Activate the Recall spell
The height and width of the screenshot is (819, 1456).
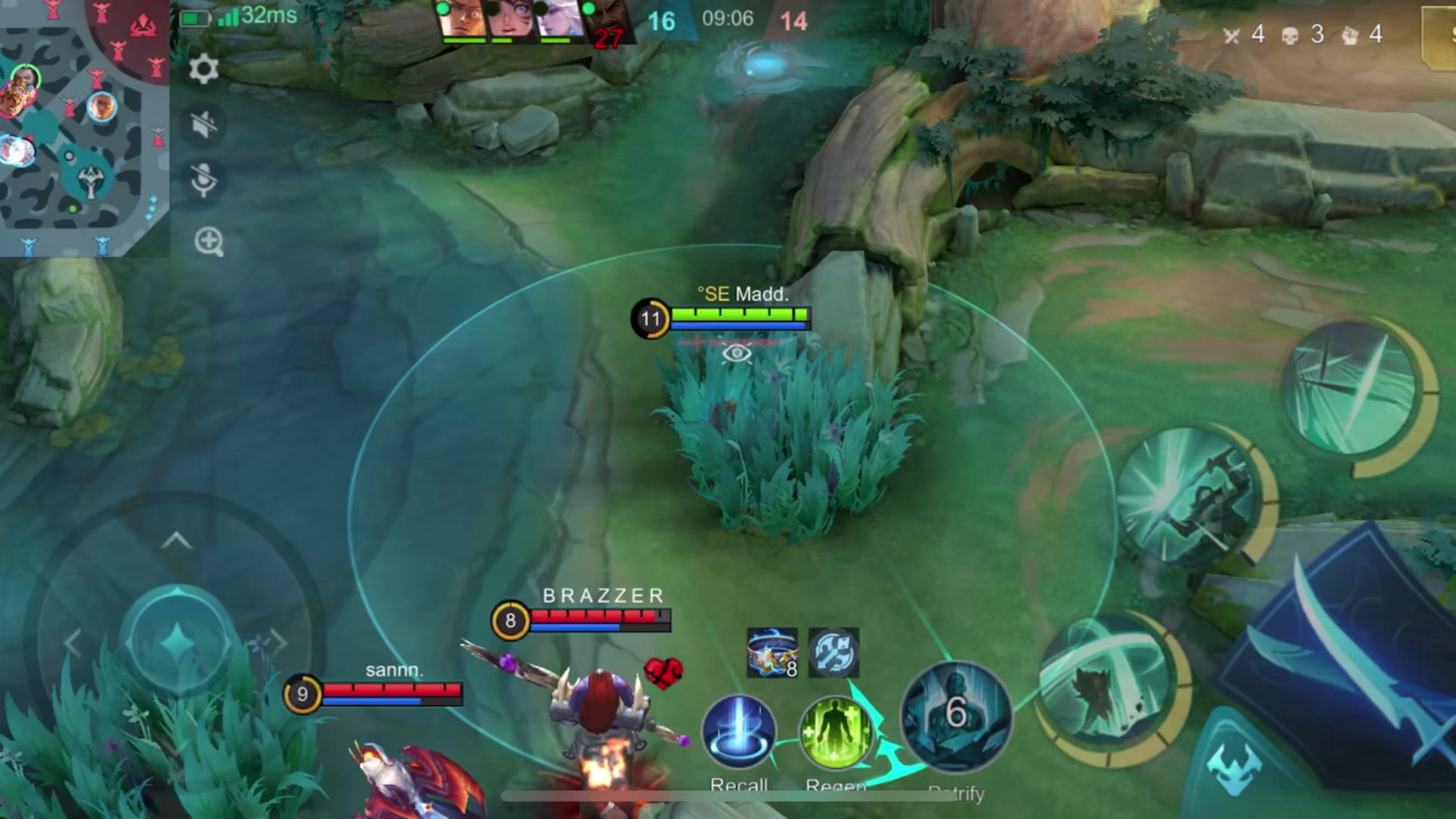(x=739, y=733)
